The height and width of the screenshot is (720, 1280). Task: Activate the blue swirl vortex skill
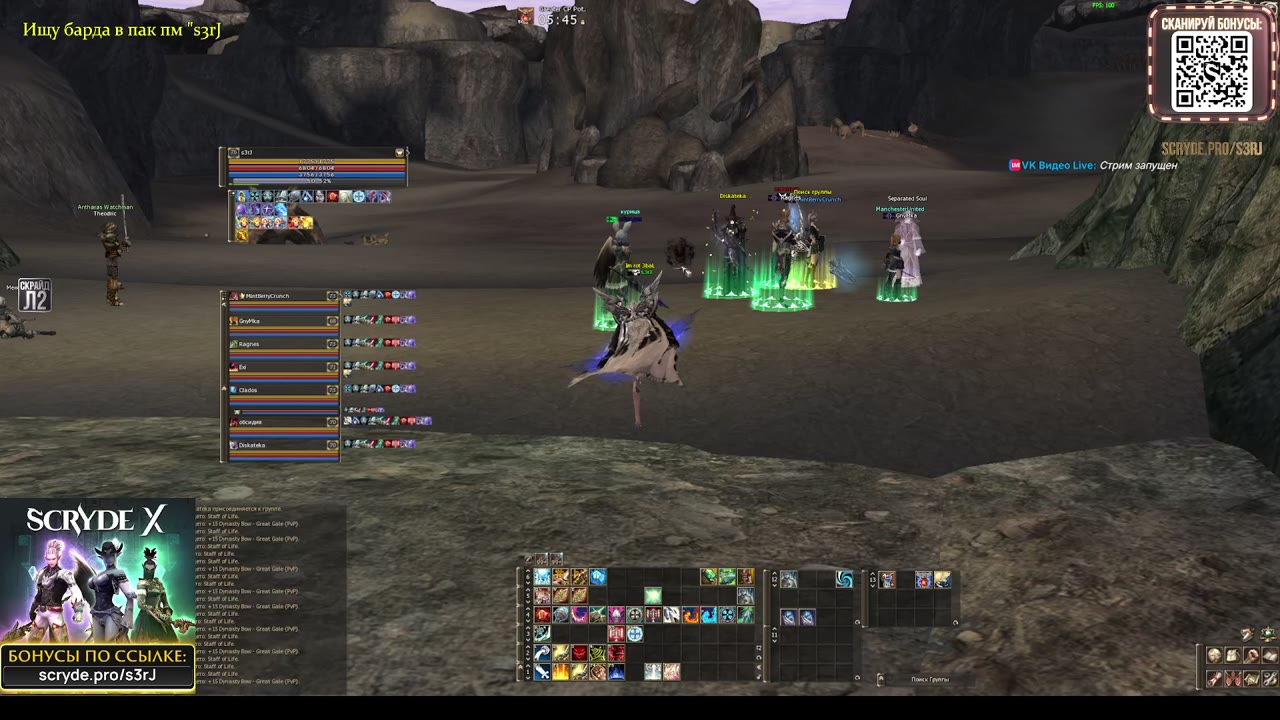(844, 579)
